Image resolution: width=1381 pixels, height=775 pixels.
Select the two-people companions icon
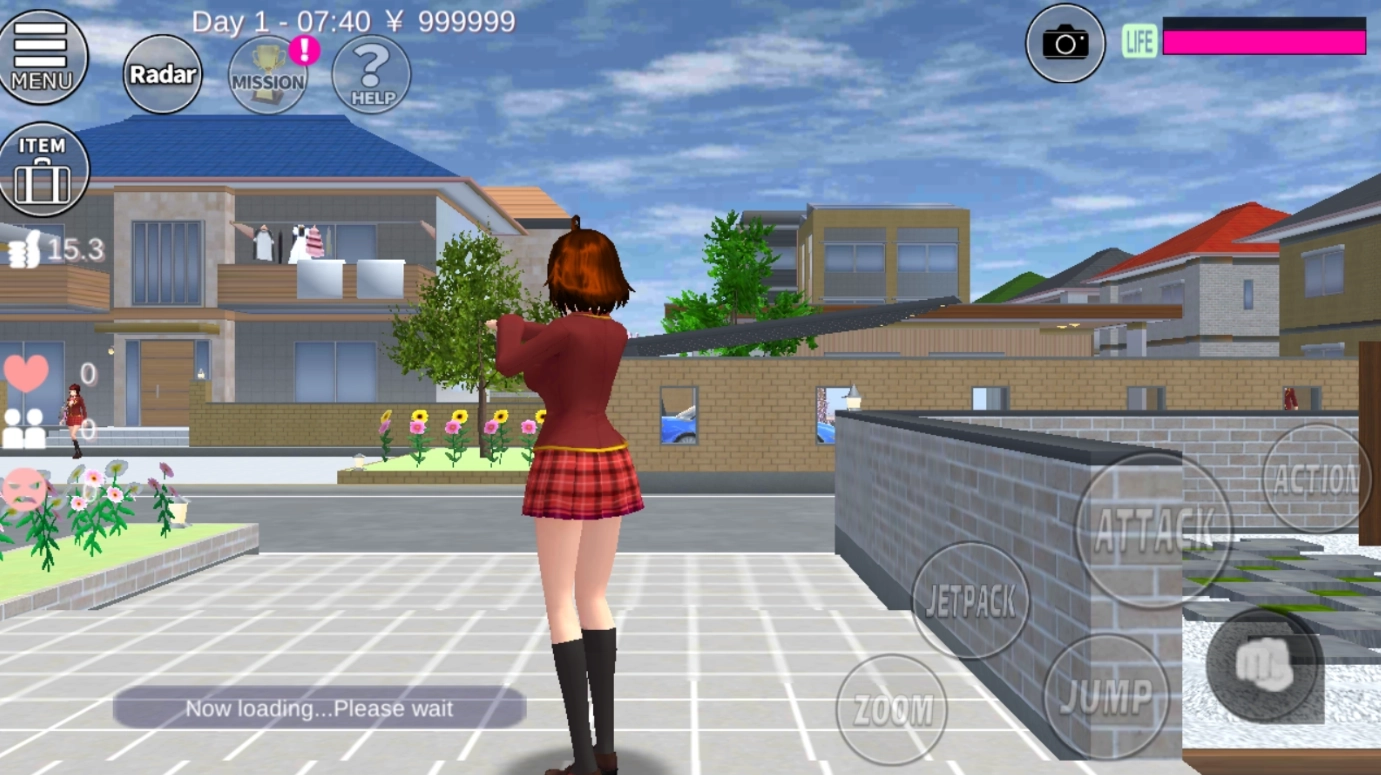(x=24, y=428)
